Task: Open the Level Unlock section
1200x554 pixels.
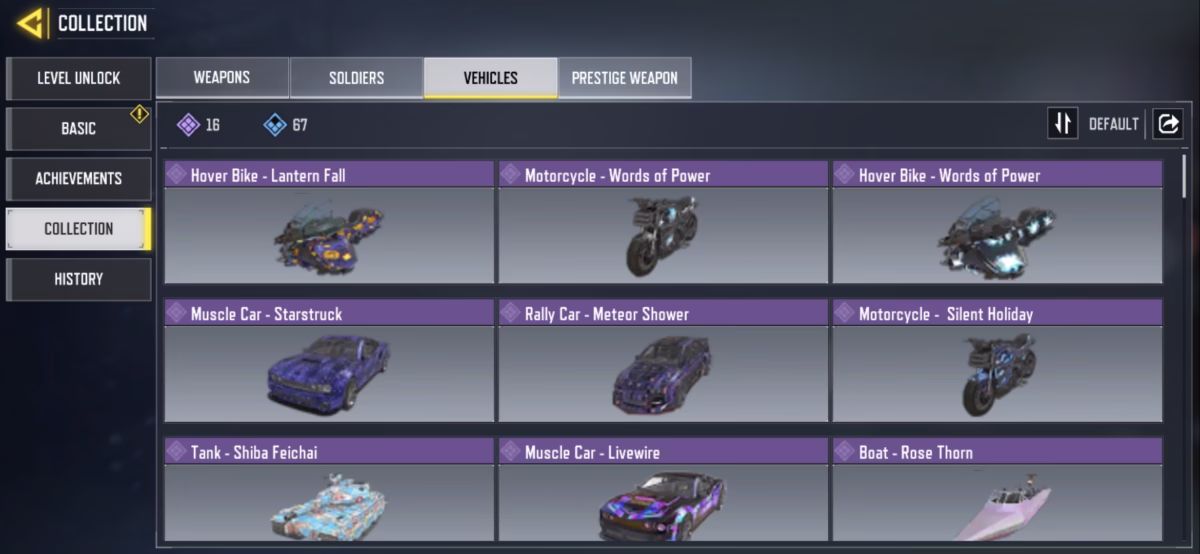Action: coord(79,78)
